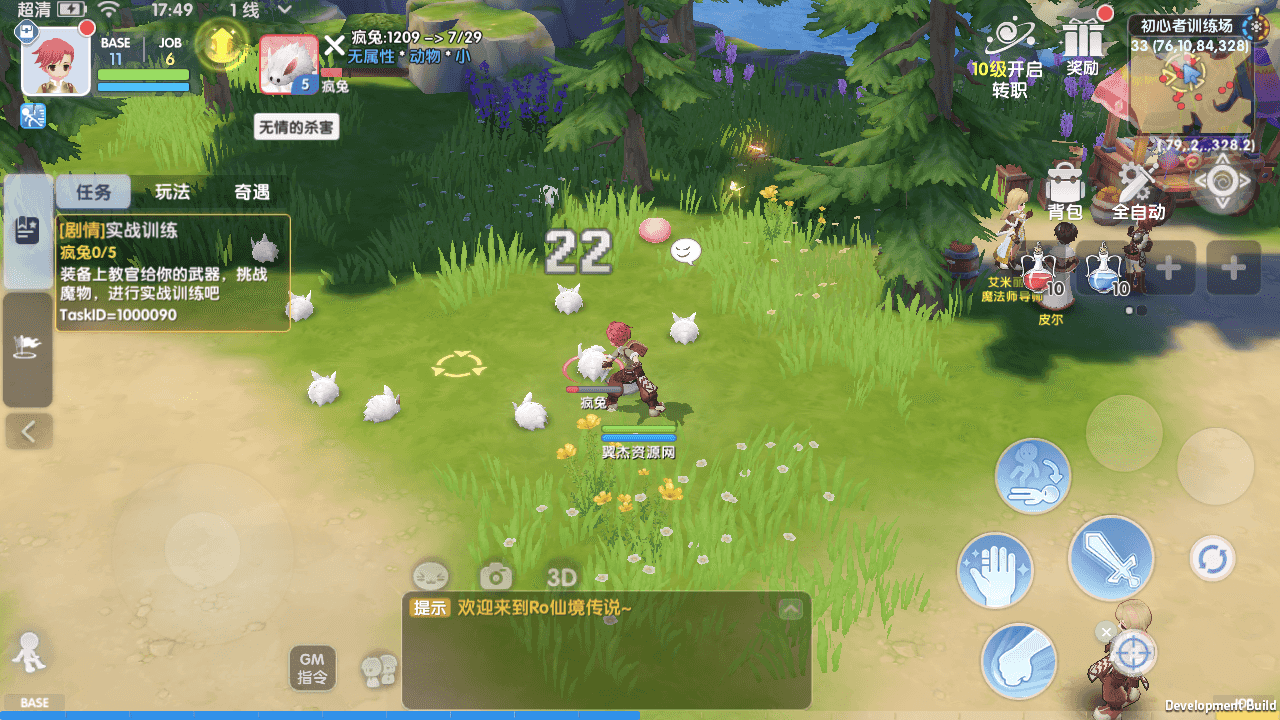
Task: Tap the circular arrows switch-target button
Action: (x=1212, y=559)
